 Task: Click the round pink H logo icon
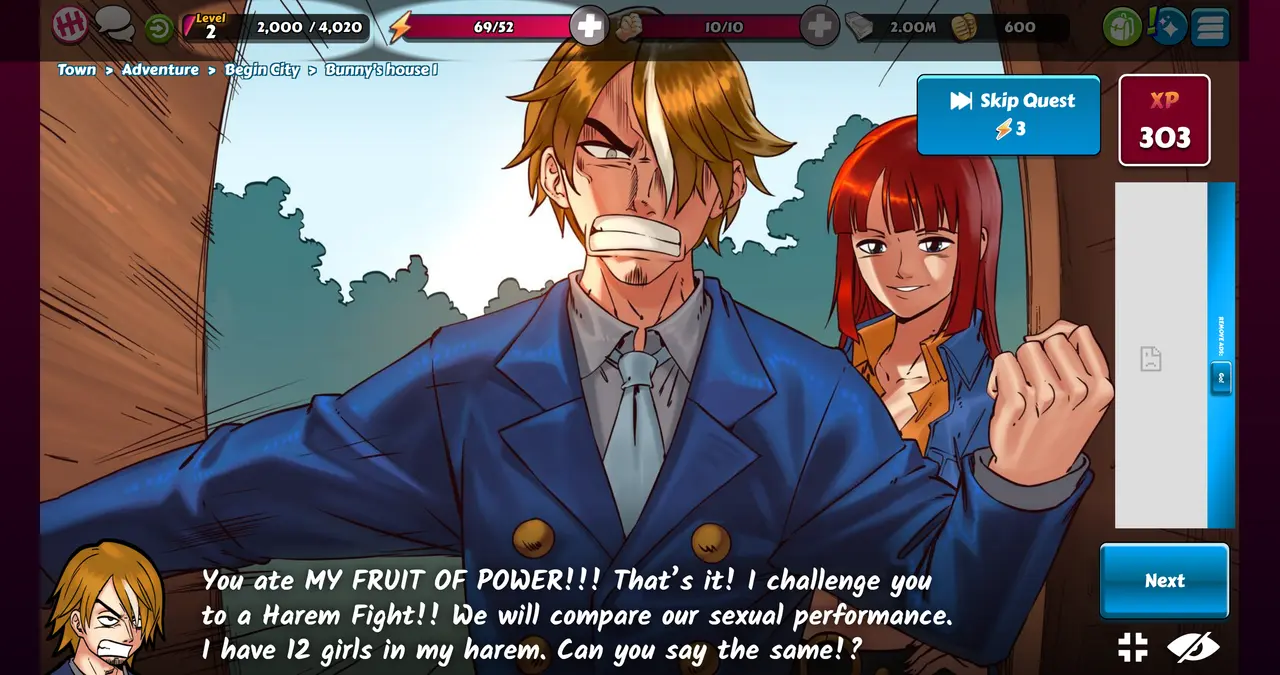(70, 26)
